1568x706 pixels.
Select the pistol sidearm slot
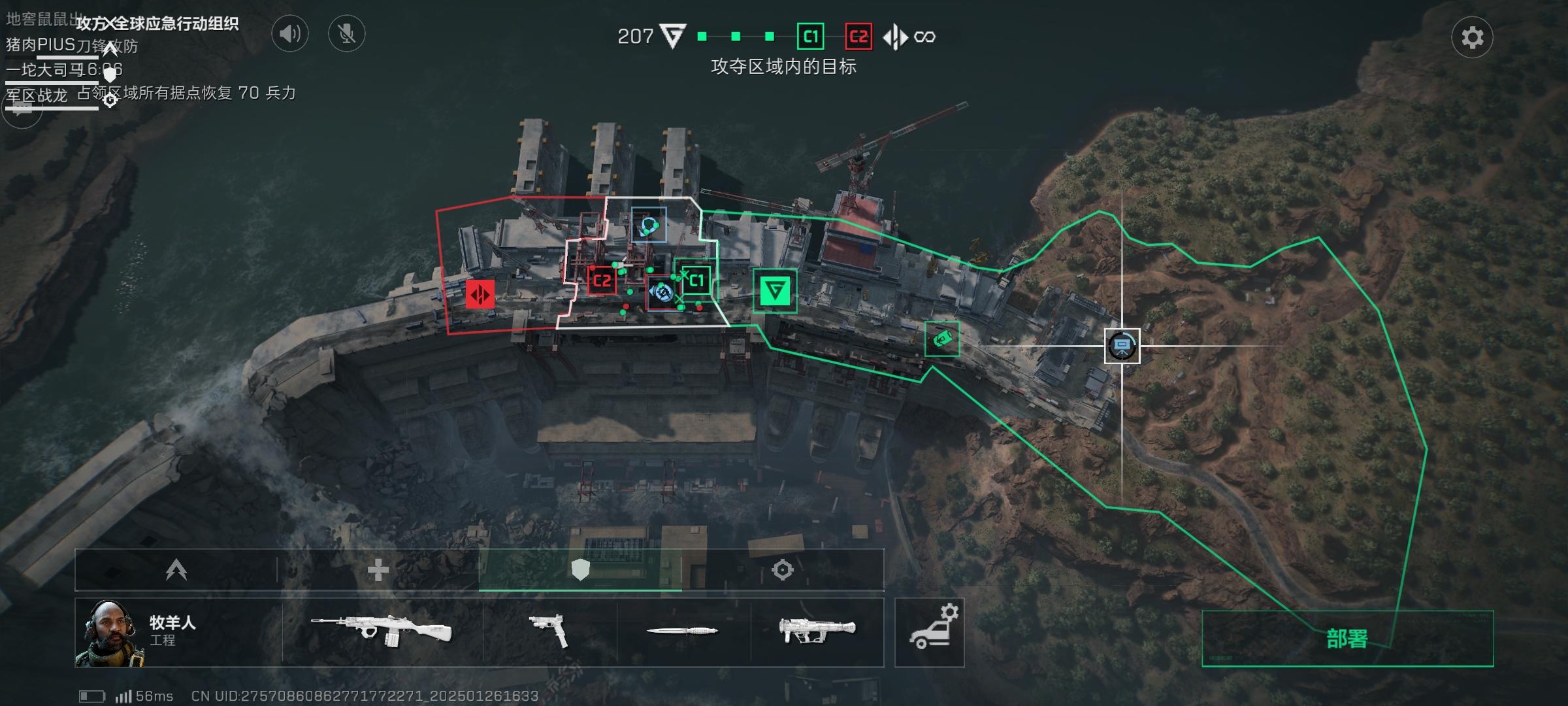point(549,632)
